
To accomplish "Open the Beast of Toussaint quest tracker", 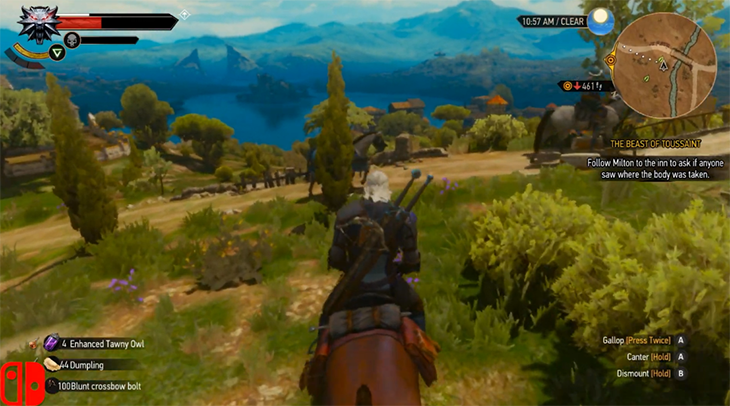I will [x=656, y=143].
